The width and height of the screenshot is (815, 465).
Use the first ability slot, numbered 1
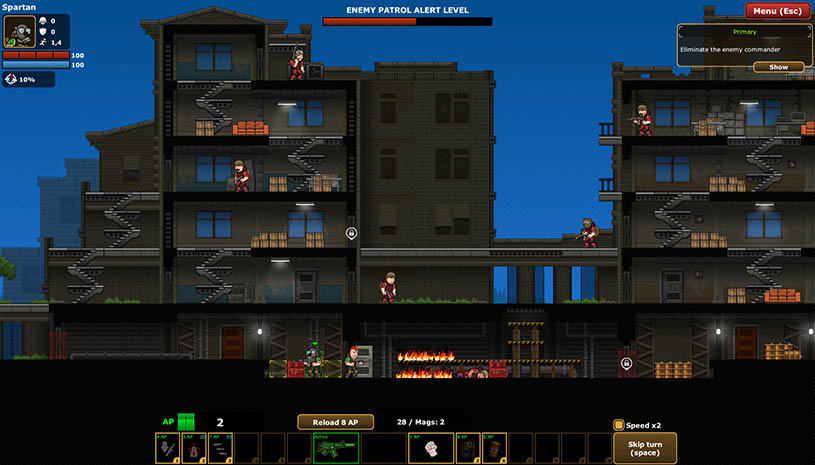click(168, 448)
